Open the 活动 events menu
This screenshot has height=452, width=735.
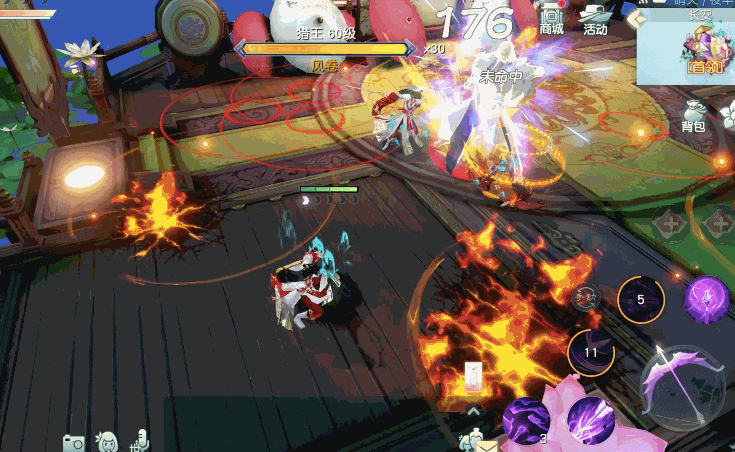(596, 19)
